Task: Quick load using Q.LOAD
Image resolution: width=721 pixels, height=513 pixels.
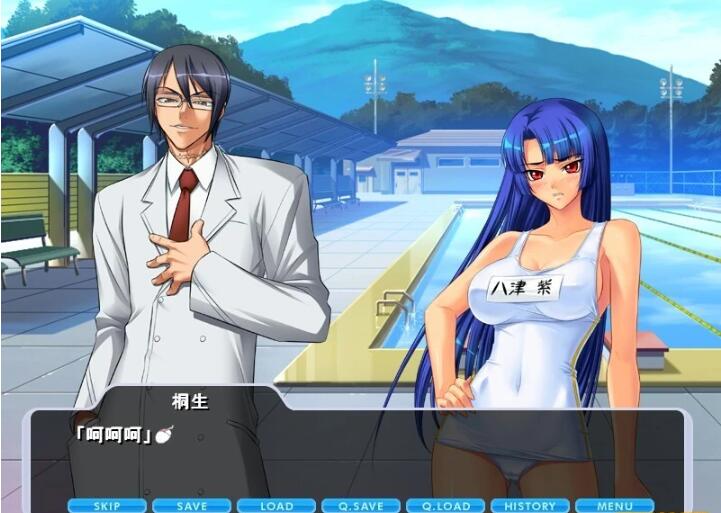Action: [x=446, y=506]
